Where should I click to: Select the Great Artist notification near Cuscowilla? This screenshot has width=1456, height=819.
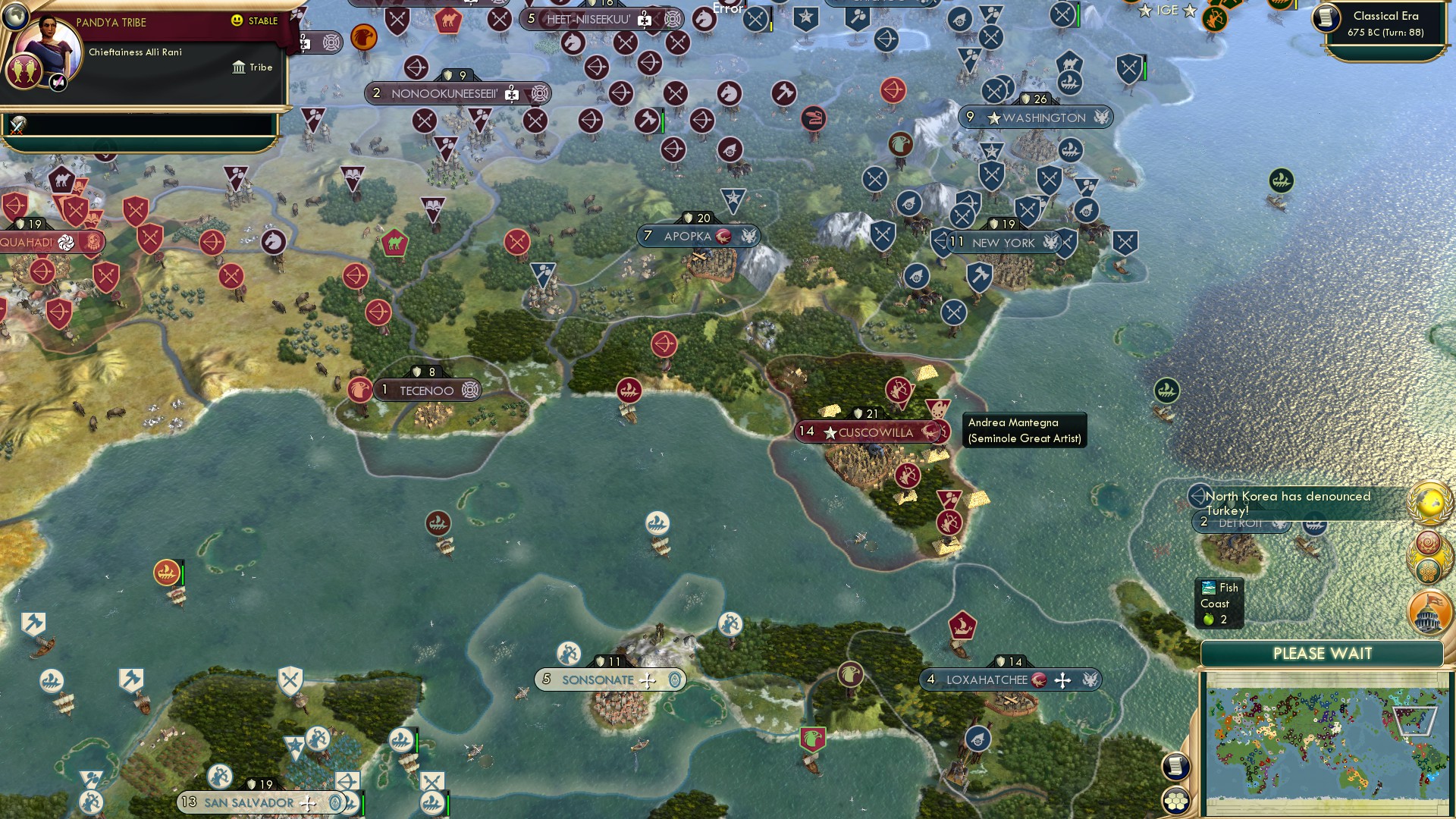1024,430
